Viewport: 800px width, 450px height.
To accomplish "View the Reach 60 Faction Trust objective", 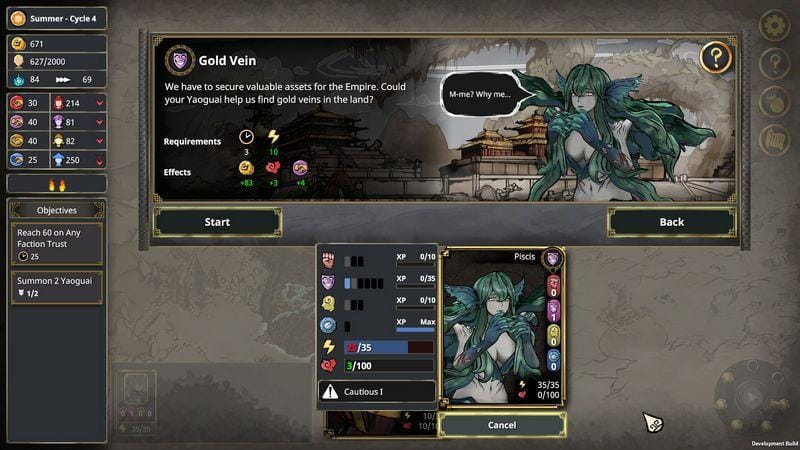I will tap(56, 243).
